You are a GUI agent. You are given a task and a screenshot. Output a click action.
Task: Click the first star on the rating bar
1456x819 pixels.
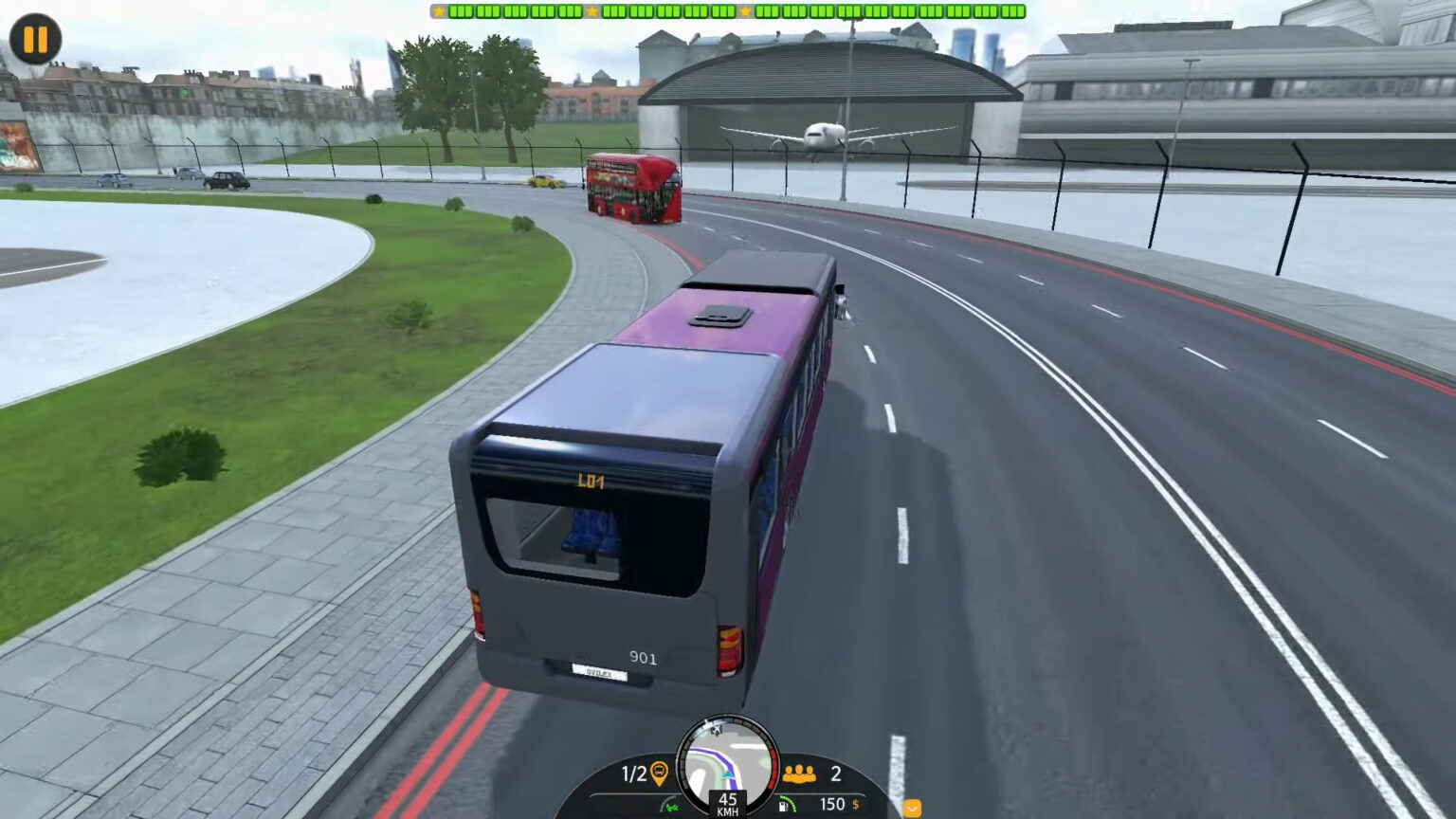tap(439, 12)
